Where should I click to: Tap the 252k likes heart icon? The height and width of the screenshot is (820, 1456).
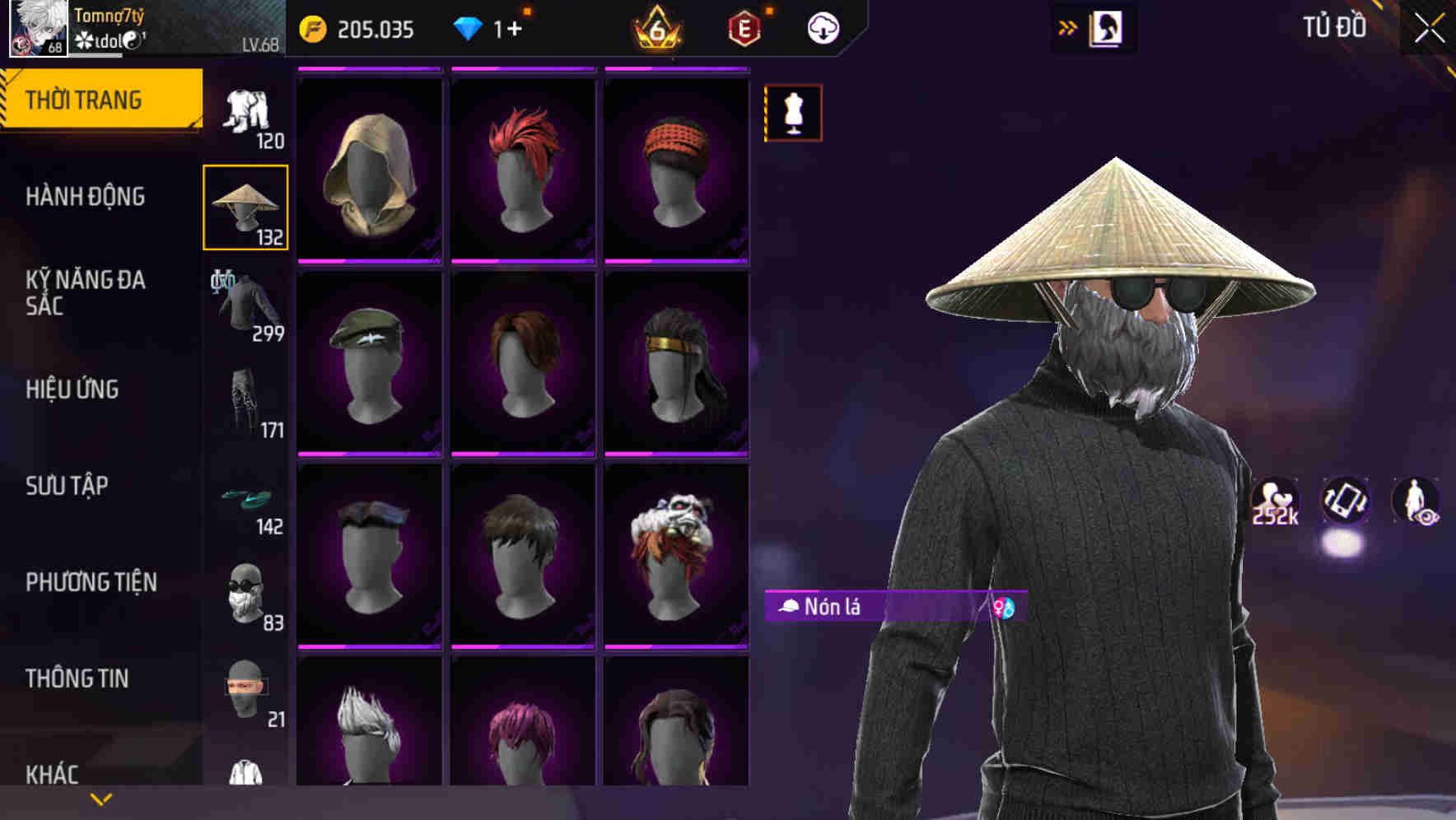(1273, 500)
